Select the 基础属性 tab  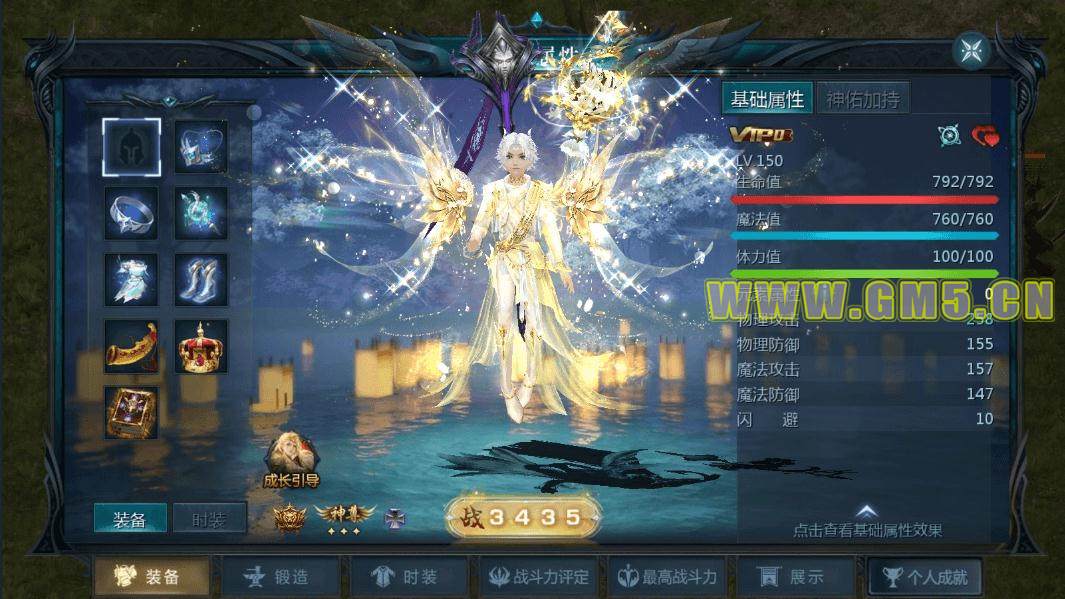click(767, 99)
